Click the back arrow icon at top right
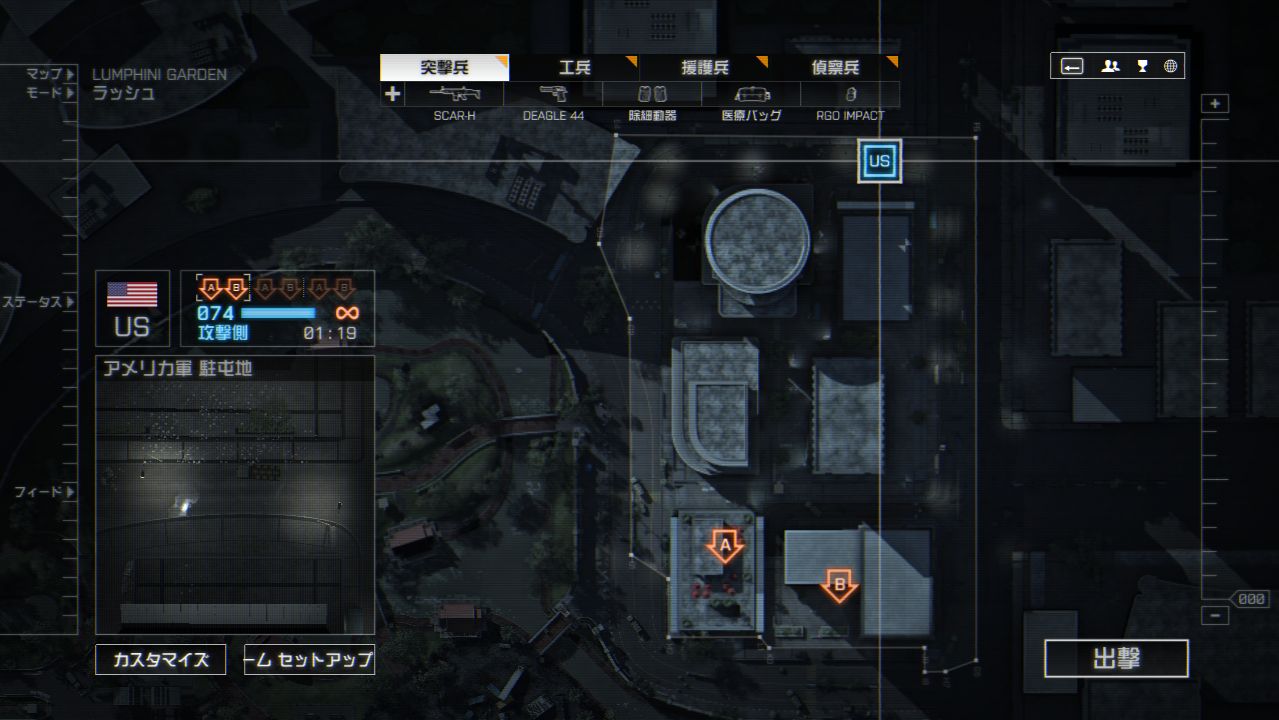This screenshot has width=1279, height=720. [x=1072, y=67]
